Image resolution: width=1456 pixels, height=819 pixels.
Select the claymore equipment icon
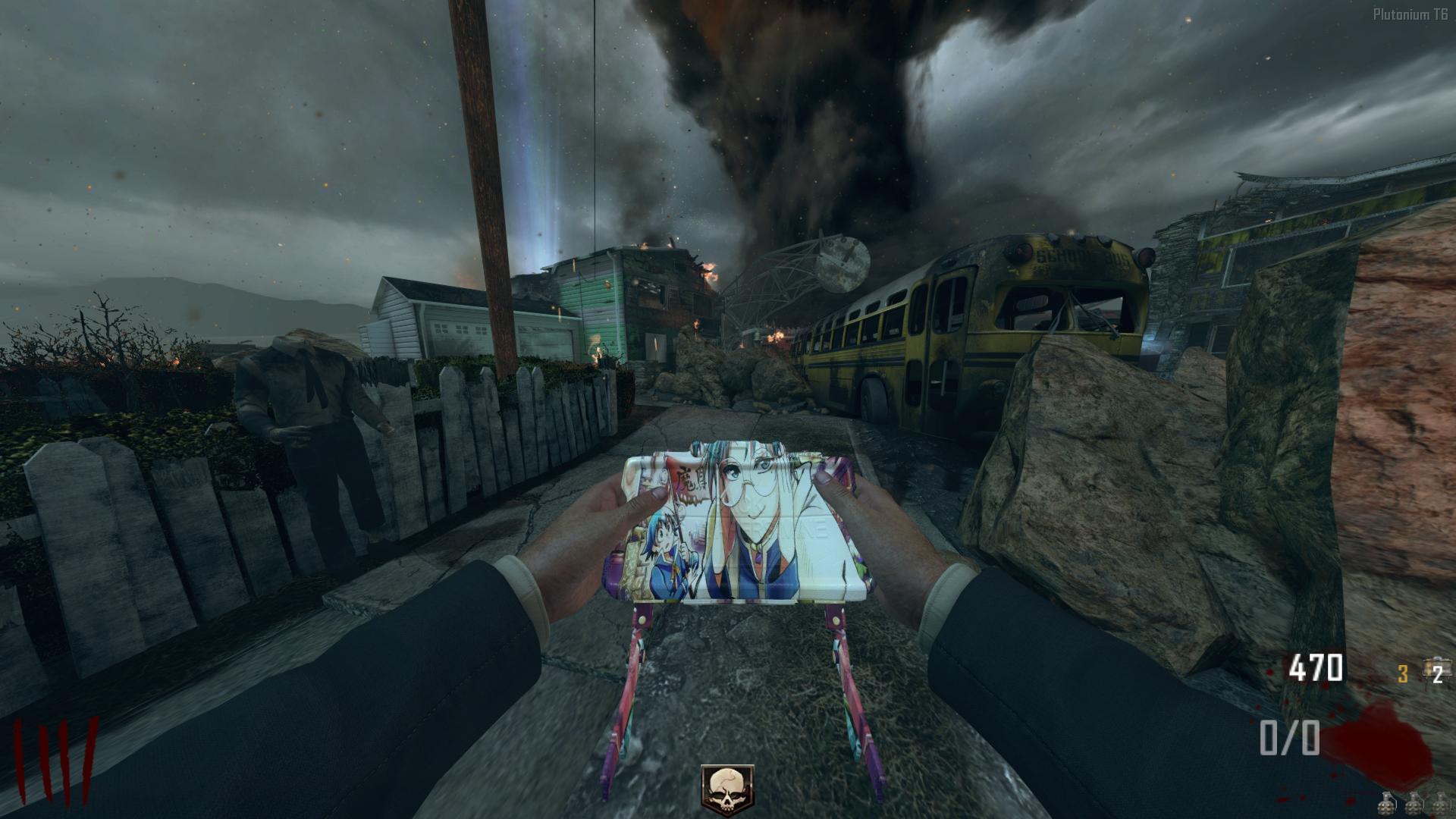(1436, 671)
